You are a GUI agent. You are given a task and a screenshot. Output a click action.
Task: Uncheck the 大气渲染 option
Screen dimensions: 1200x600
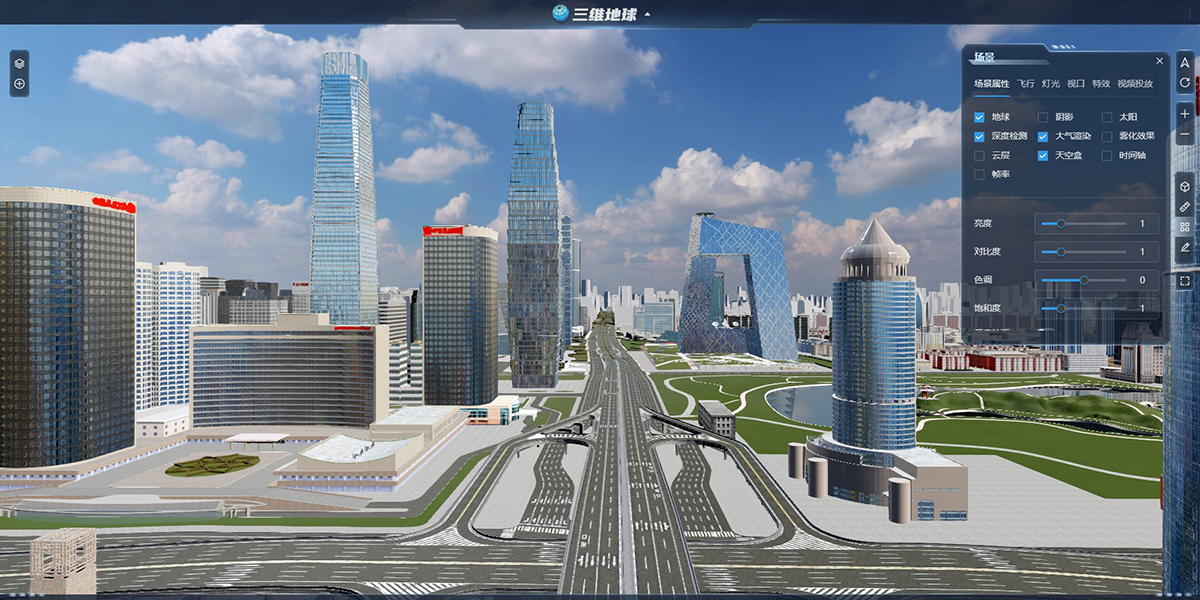(1043, 137)
